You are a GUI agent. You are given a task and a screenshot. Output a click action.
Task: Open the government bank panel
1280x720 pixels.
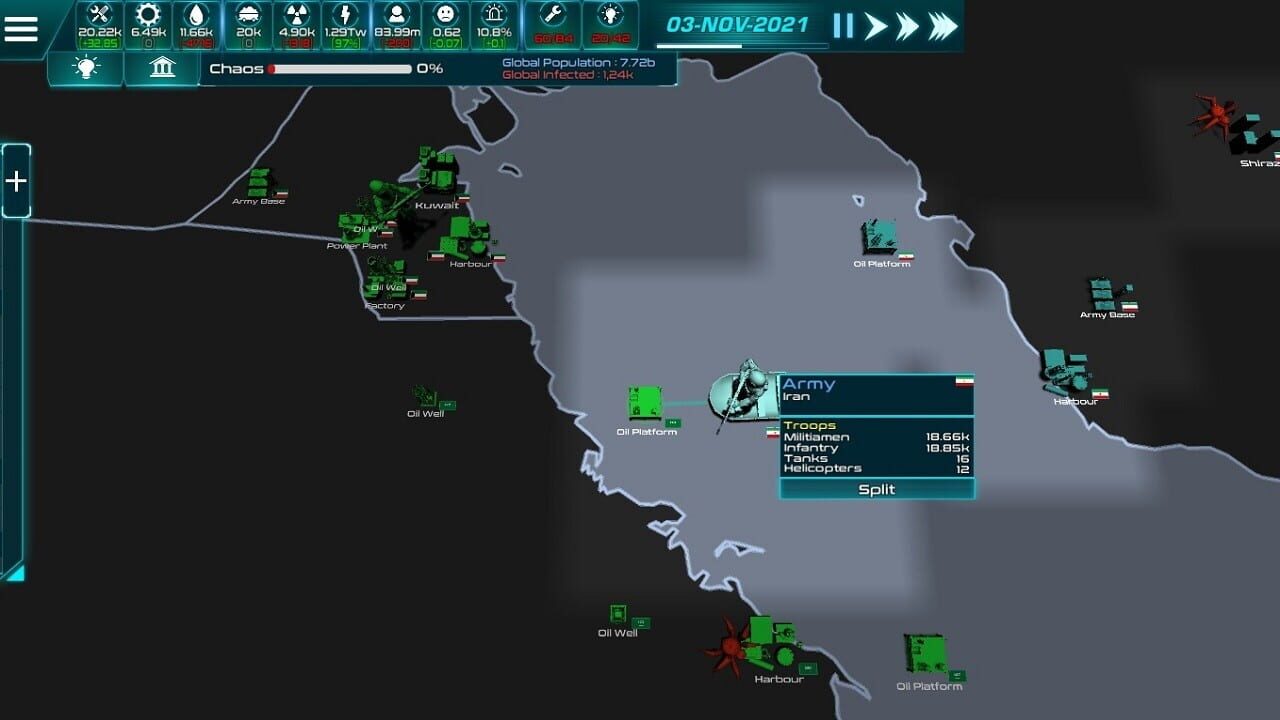click(161, 70)
